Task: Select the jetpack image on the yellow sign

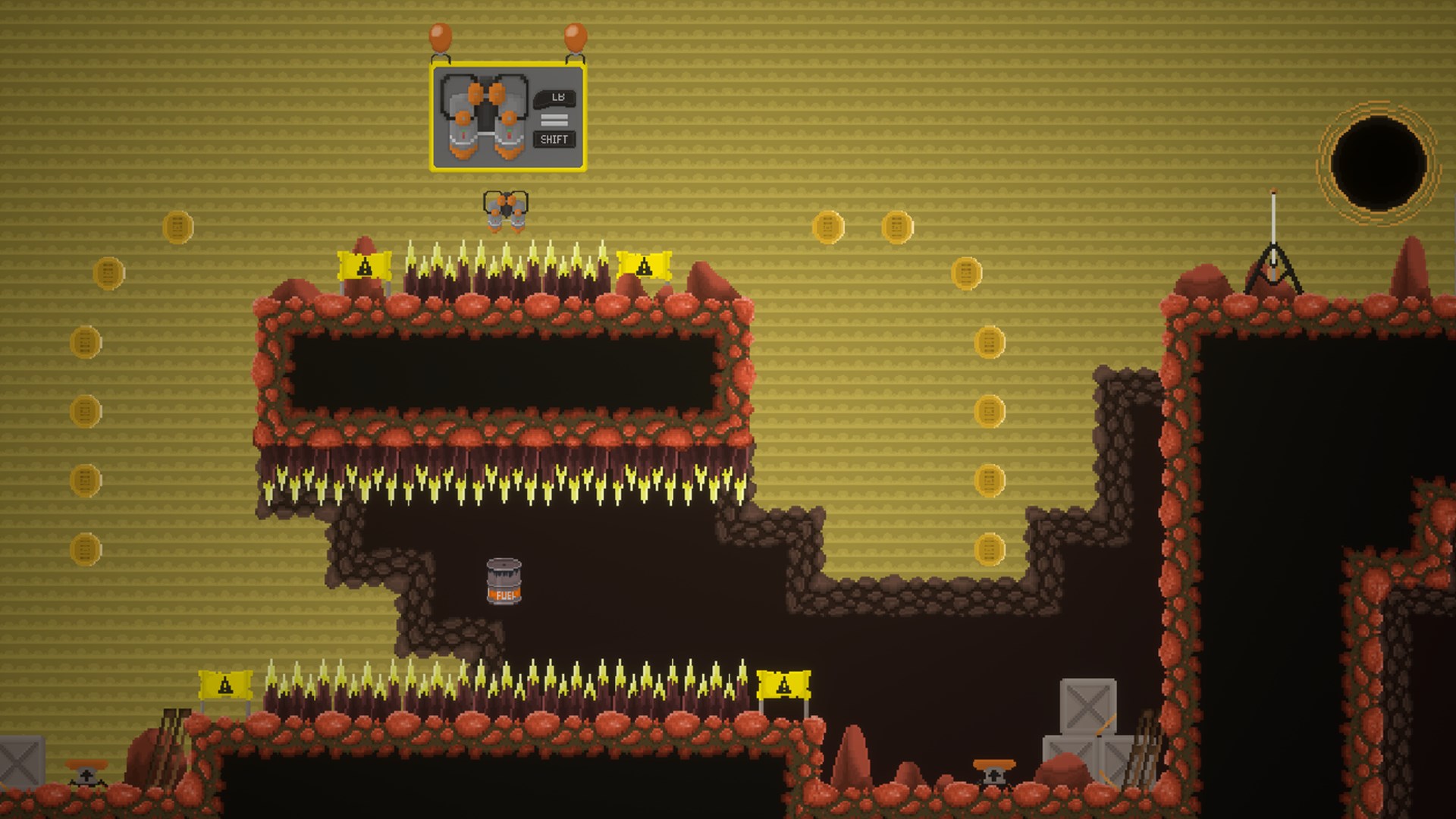Action: pyautogui.click(x=484, y=118)
